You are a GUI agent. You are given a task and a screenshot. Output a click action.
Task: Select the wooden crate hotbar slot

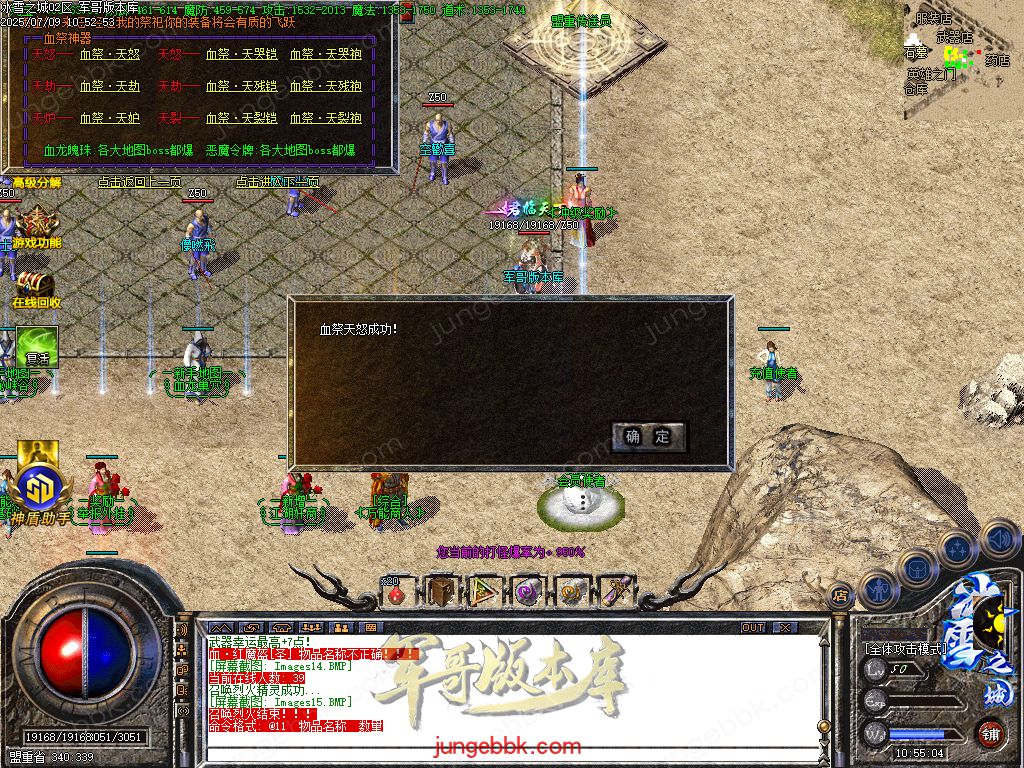(441, 592)
